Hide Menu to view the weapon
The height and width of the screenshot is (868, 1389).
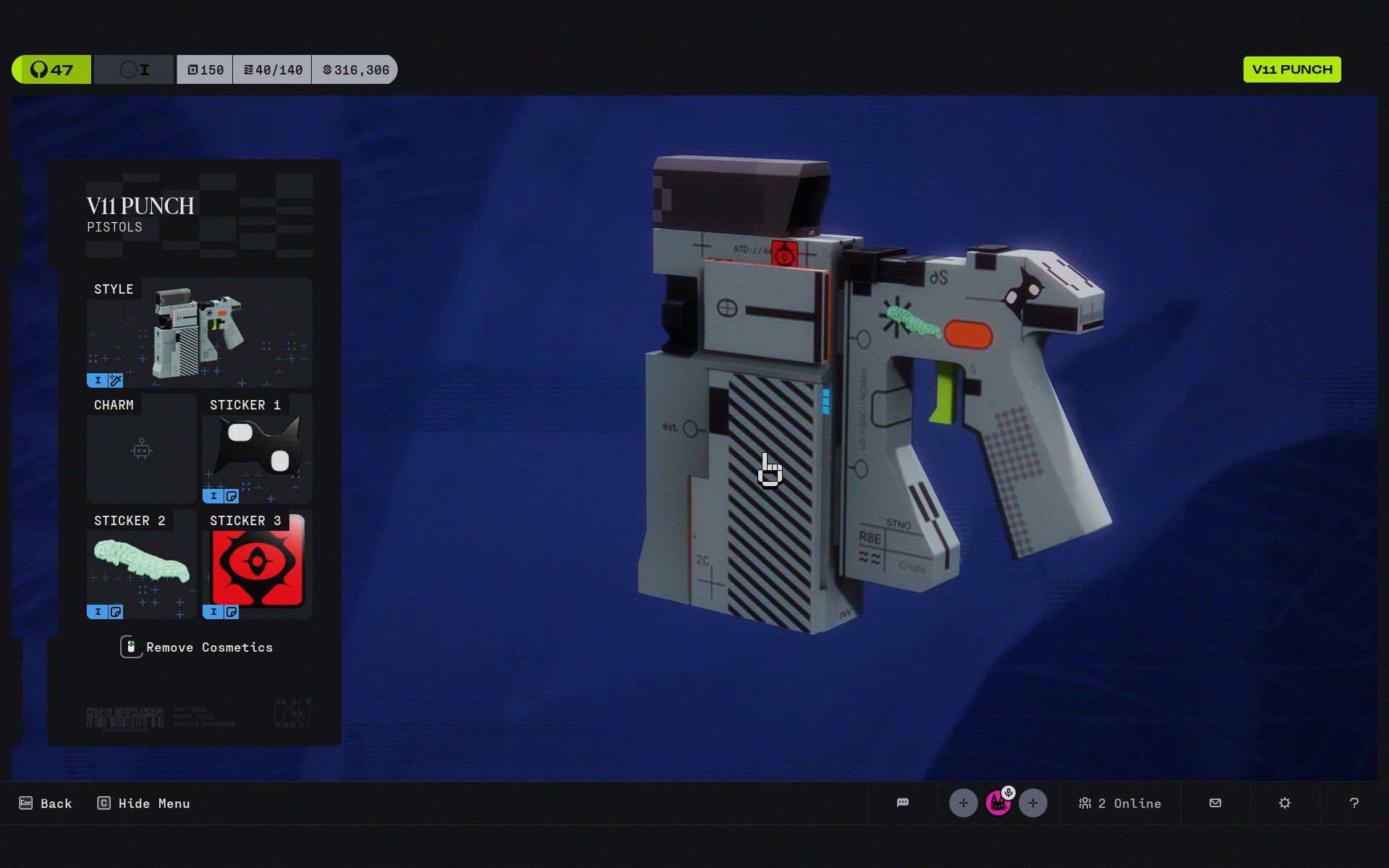pyautogui.click(x=144, y=804)
